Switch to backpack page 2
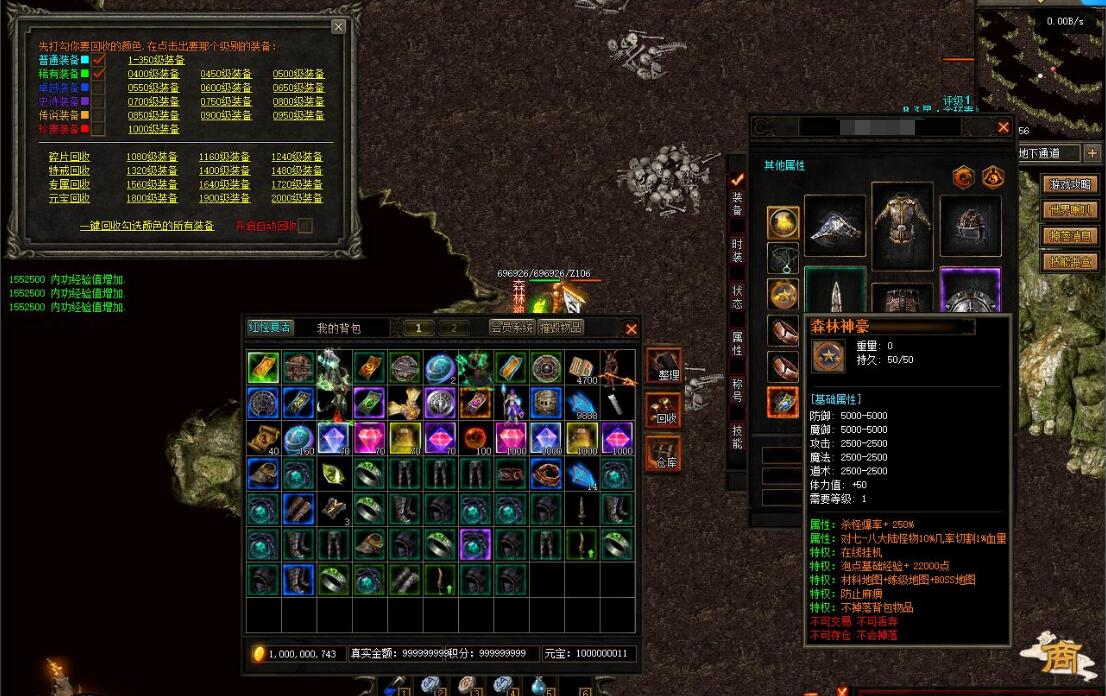Image resolution: width=1106 pixels, height=696 pixels. [453, 328]
